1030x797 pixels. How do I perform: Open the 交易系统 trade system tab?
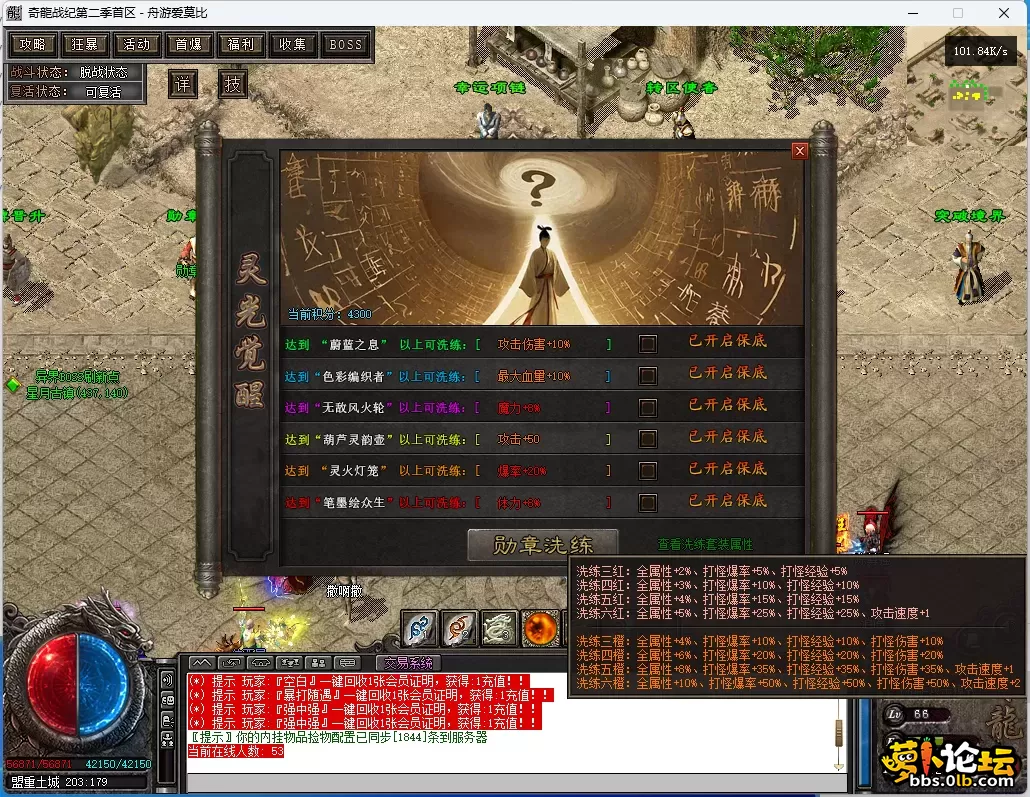[408, 662]
